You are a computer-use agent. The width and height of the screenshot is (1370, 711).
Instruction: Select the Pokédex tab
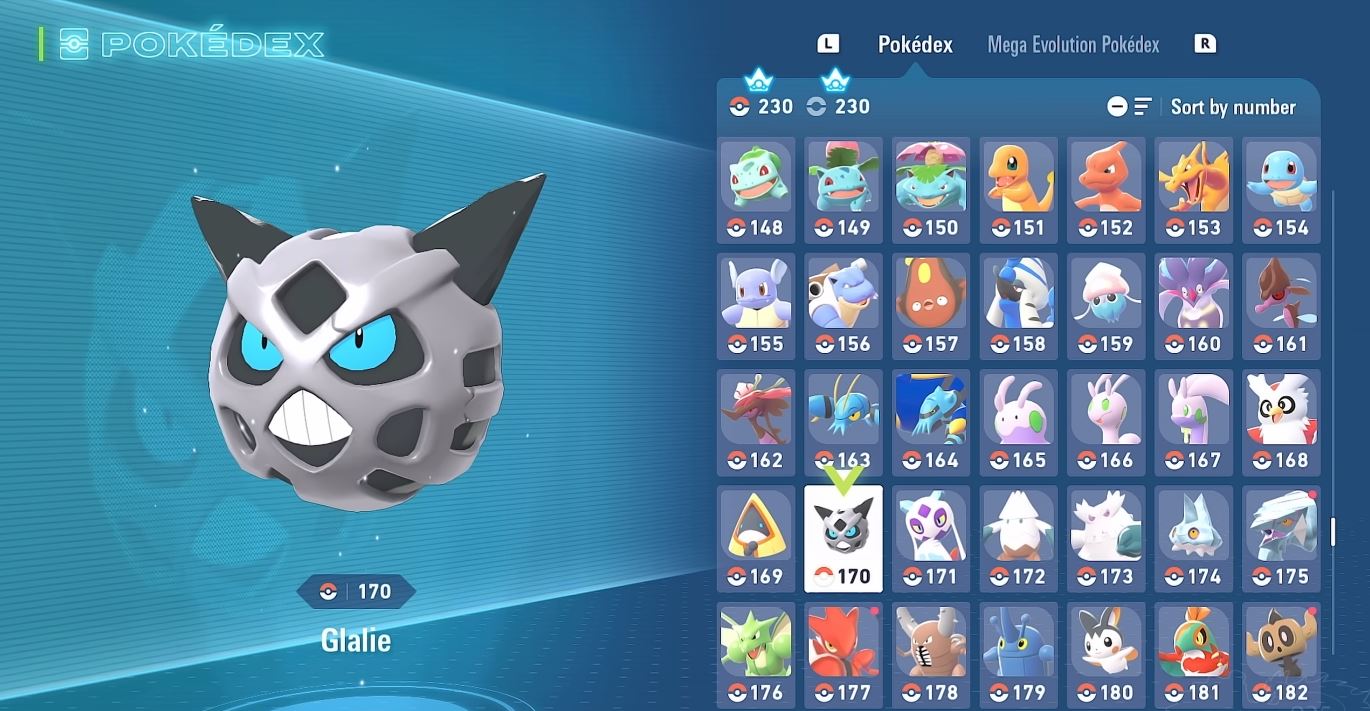click(x=915, y=45)
